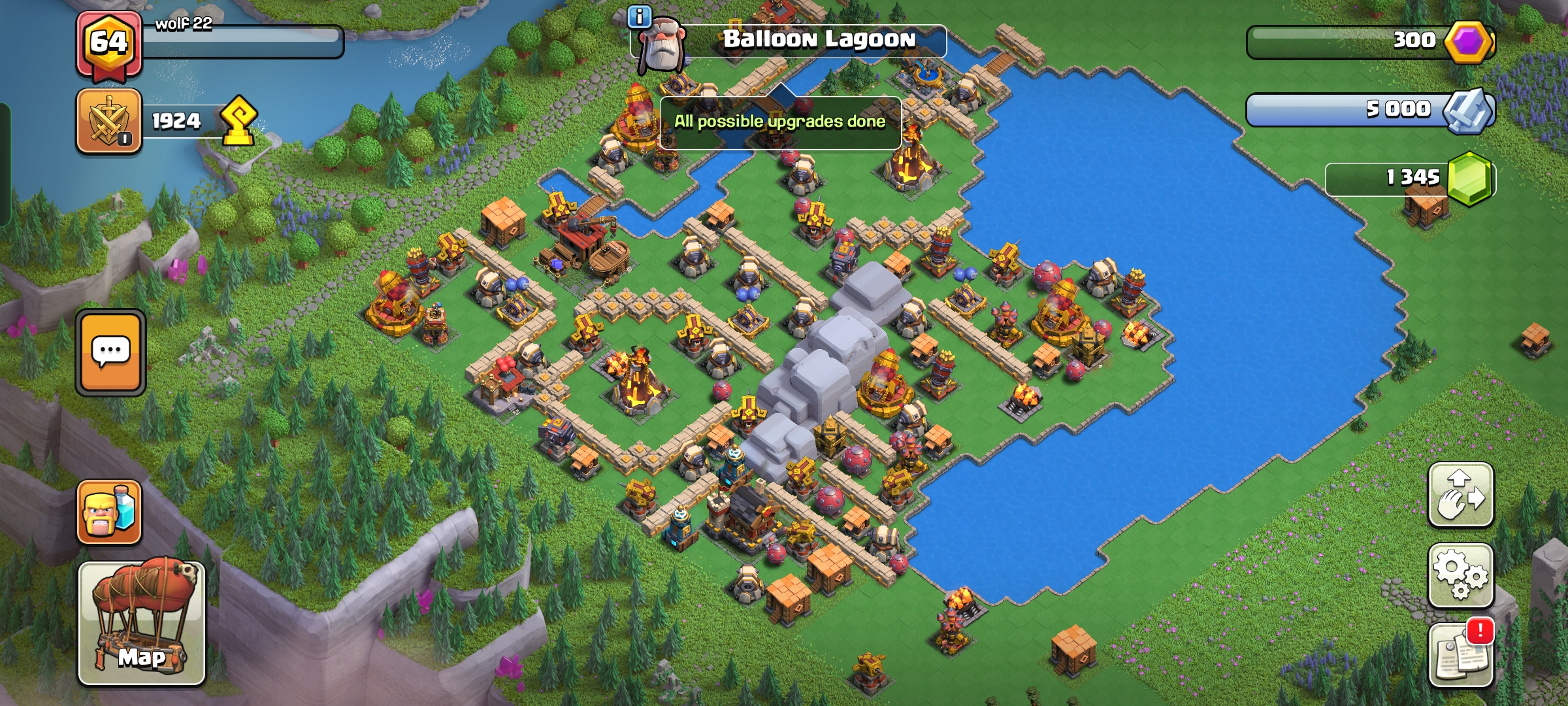Click the golden trophy icon
Image resolution: width=1568 pixels, height=706 pixels.
click(x=238, y=122)
